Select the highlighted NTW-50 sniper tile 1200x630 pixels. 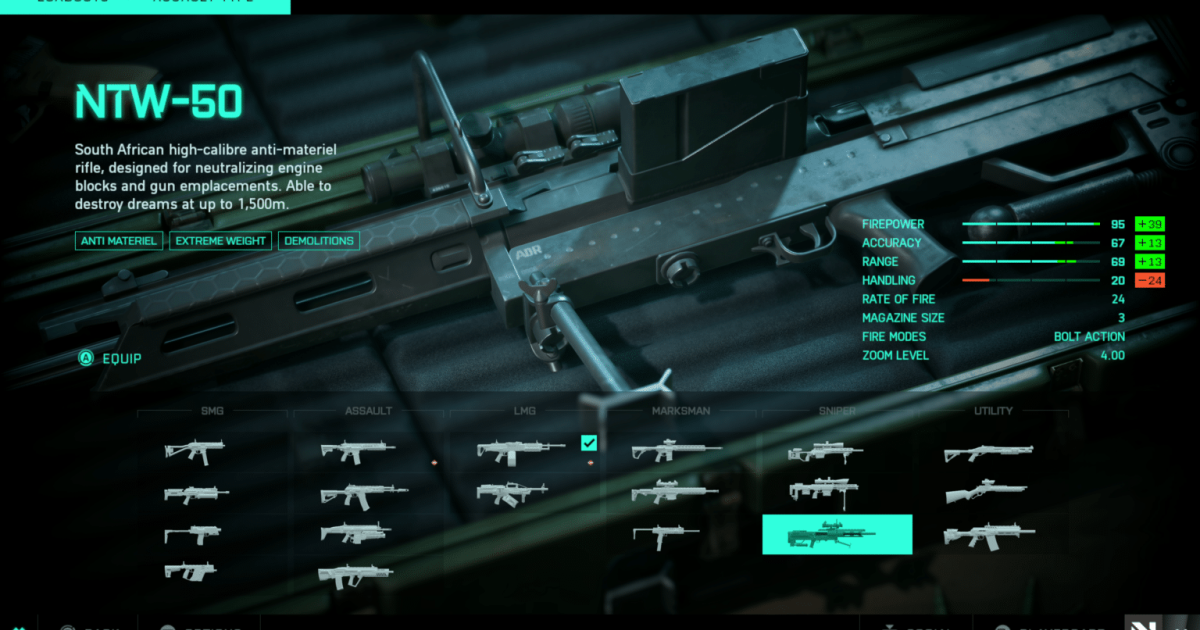[837, 535]
